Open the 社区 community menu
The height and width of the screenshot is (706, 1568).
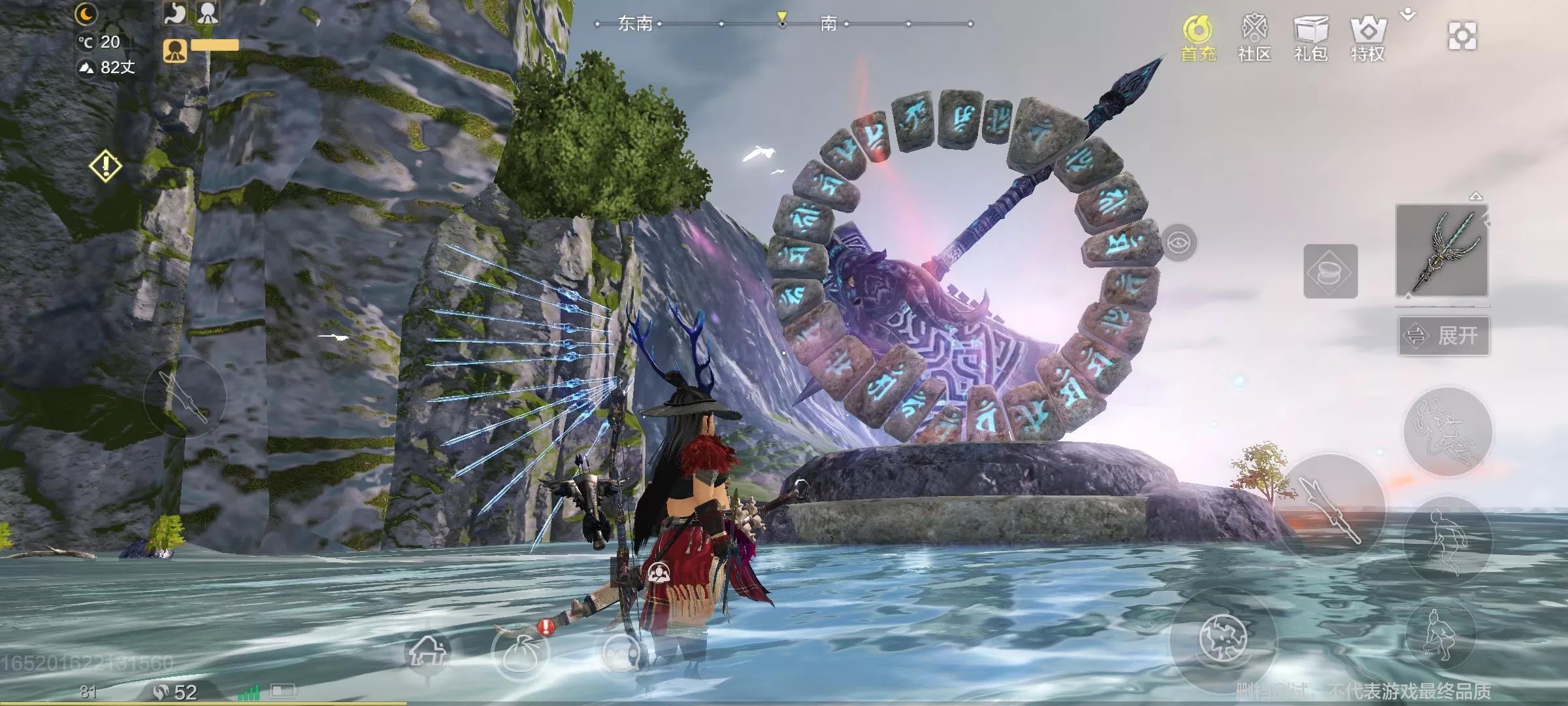point(1254,38)
